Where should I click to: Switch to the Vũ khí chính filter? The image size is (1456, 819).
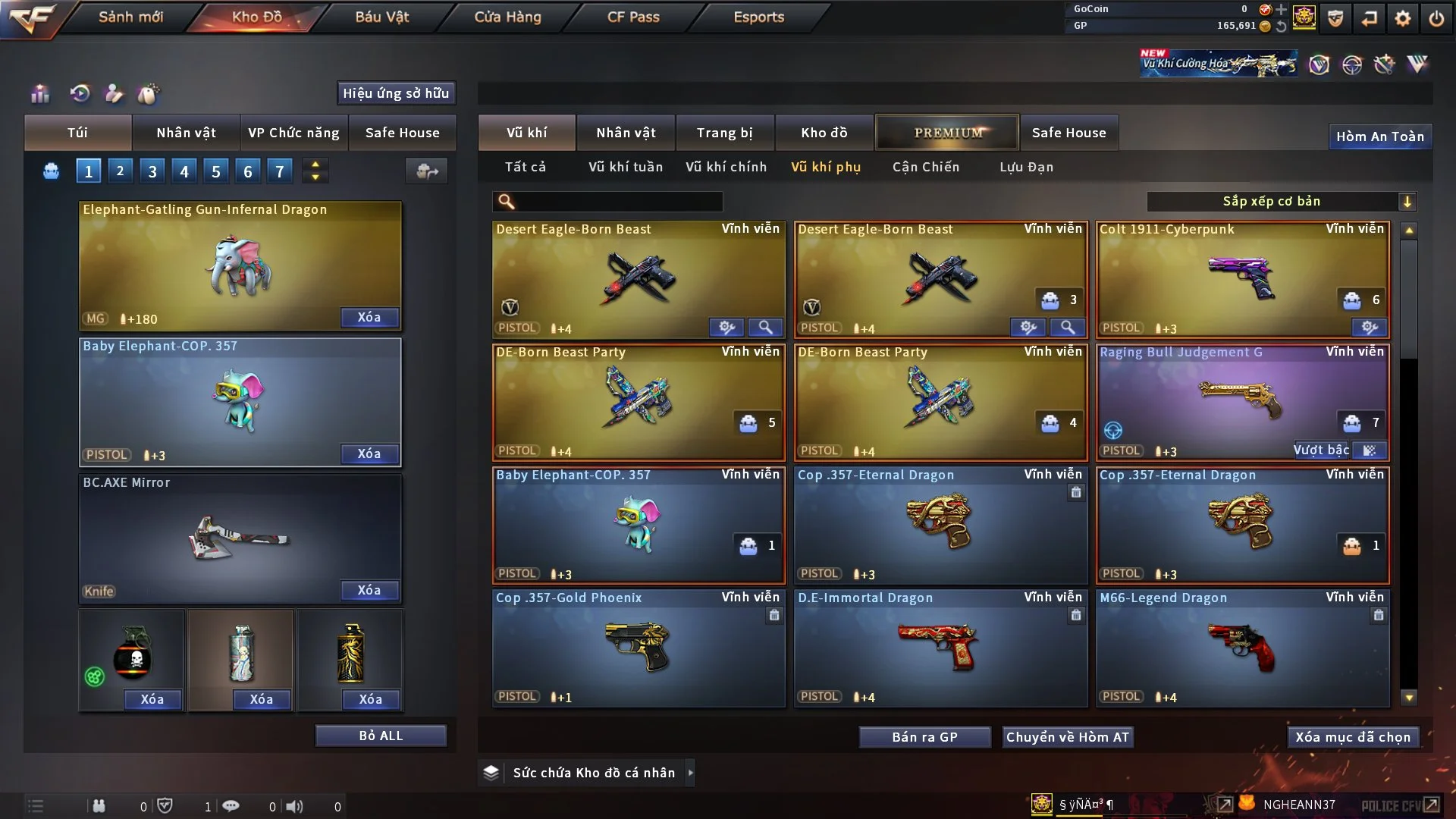[x=726, y=167]
